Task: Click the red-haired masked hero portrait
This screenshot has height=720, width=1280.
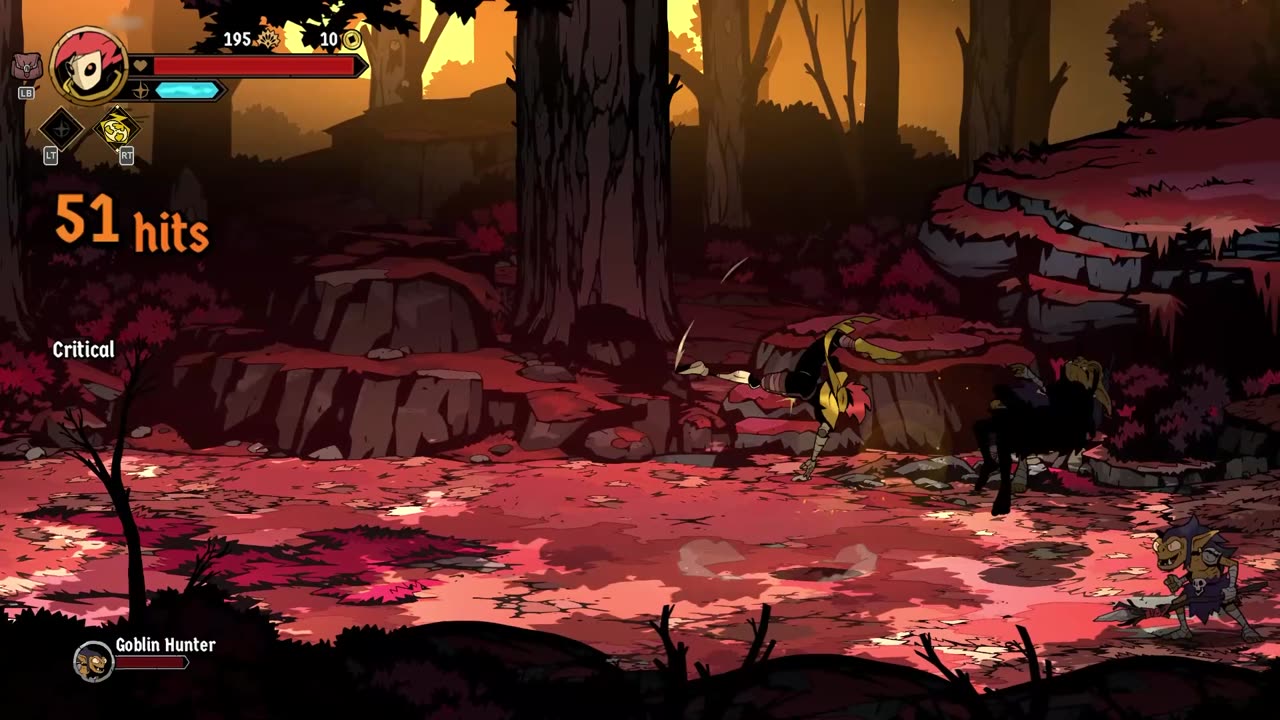Action: click(x=88, y=65)
